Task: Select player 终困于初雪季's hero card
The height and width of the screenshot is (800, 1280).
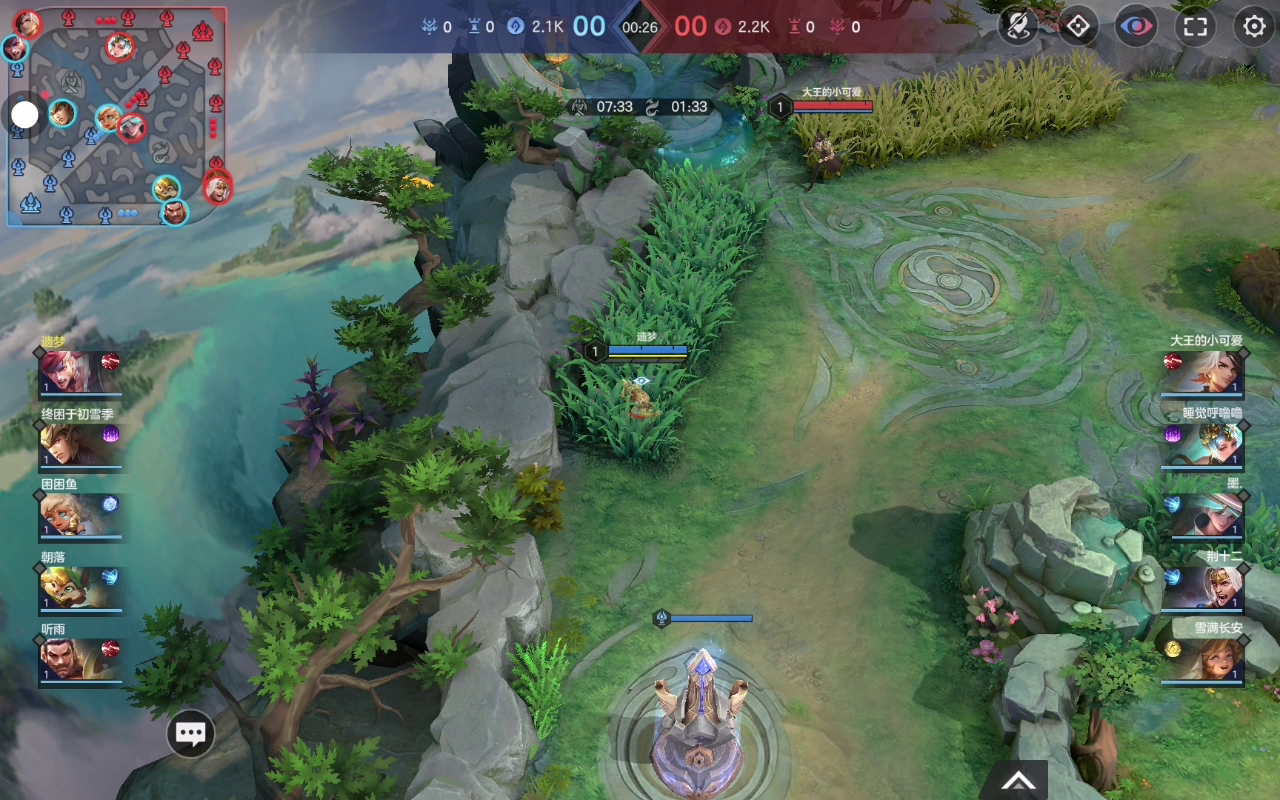Action: pyautogui.click(x=80, y=445)
